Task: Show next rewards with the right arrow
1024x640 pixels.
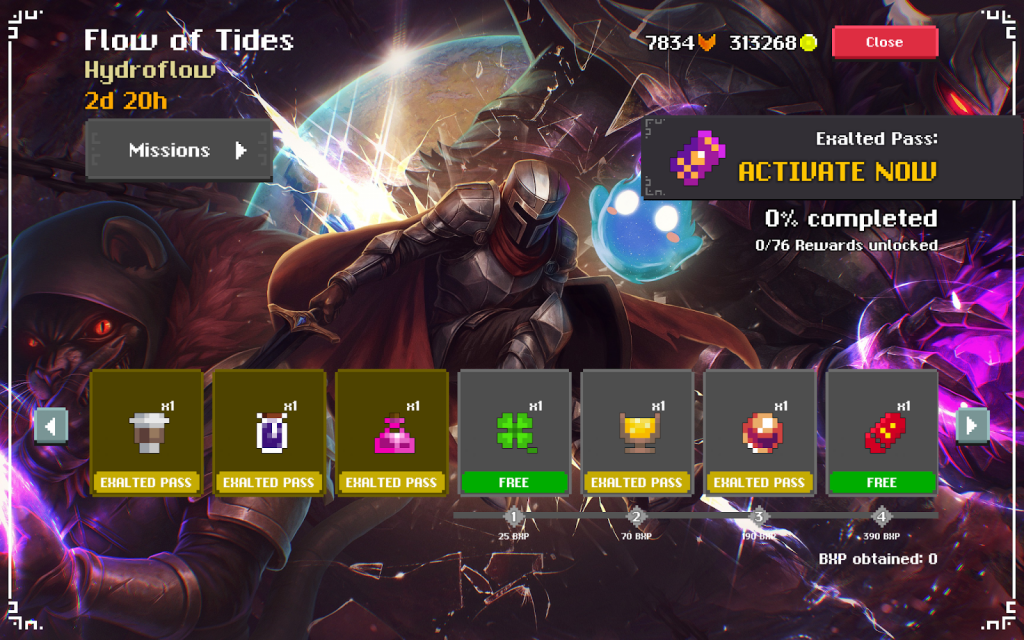Action: [x=972, y=426]
